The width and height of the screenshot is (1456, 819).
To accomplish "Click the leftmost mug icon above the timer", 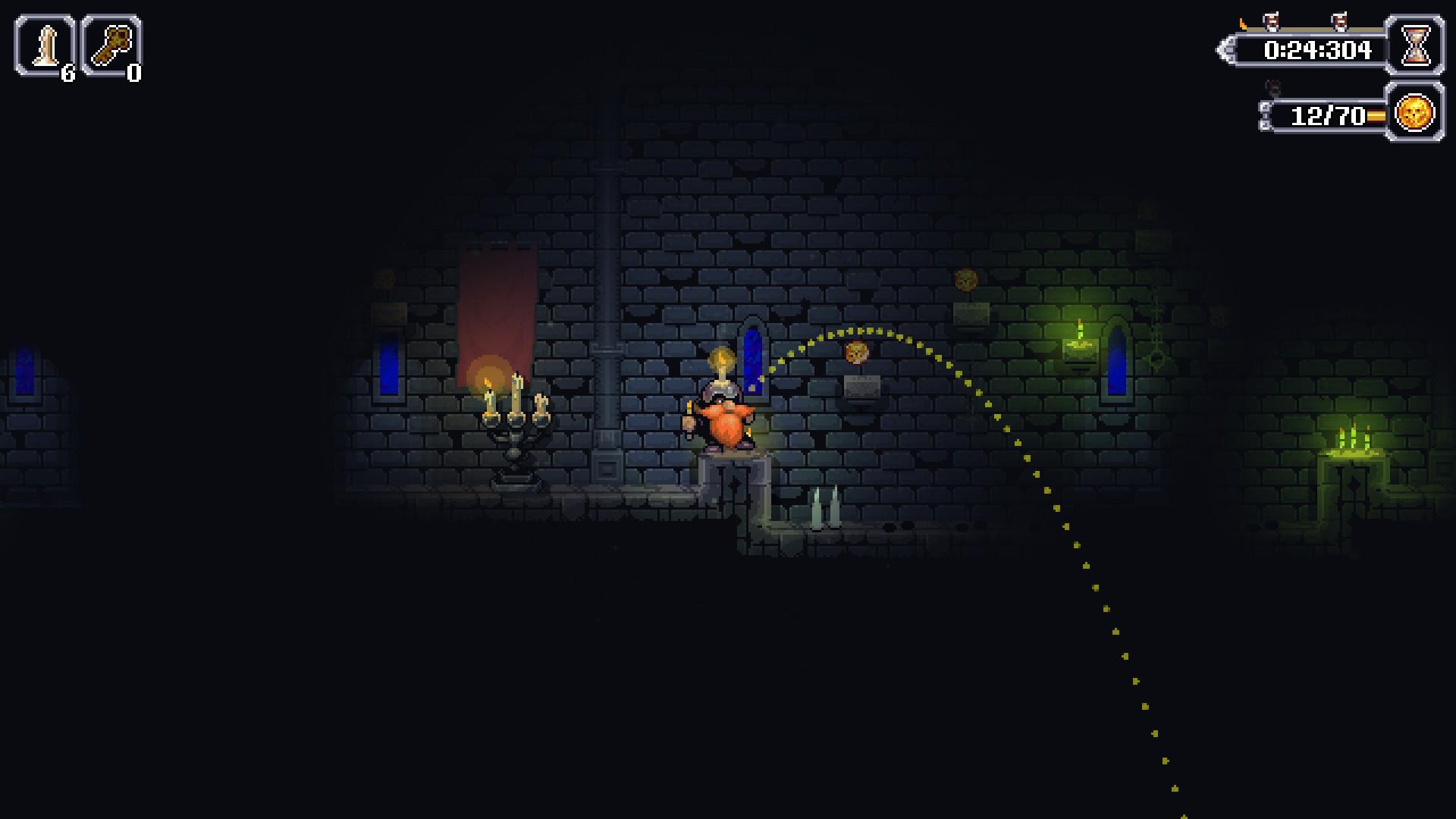I will (1271, 20).
